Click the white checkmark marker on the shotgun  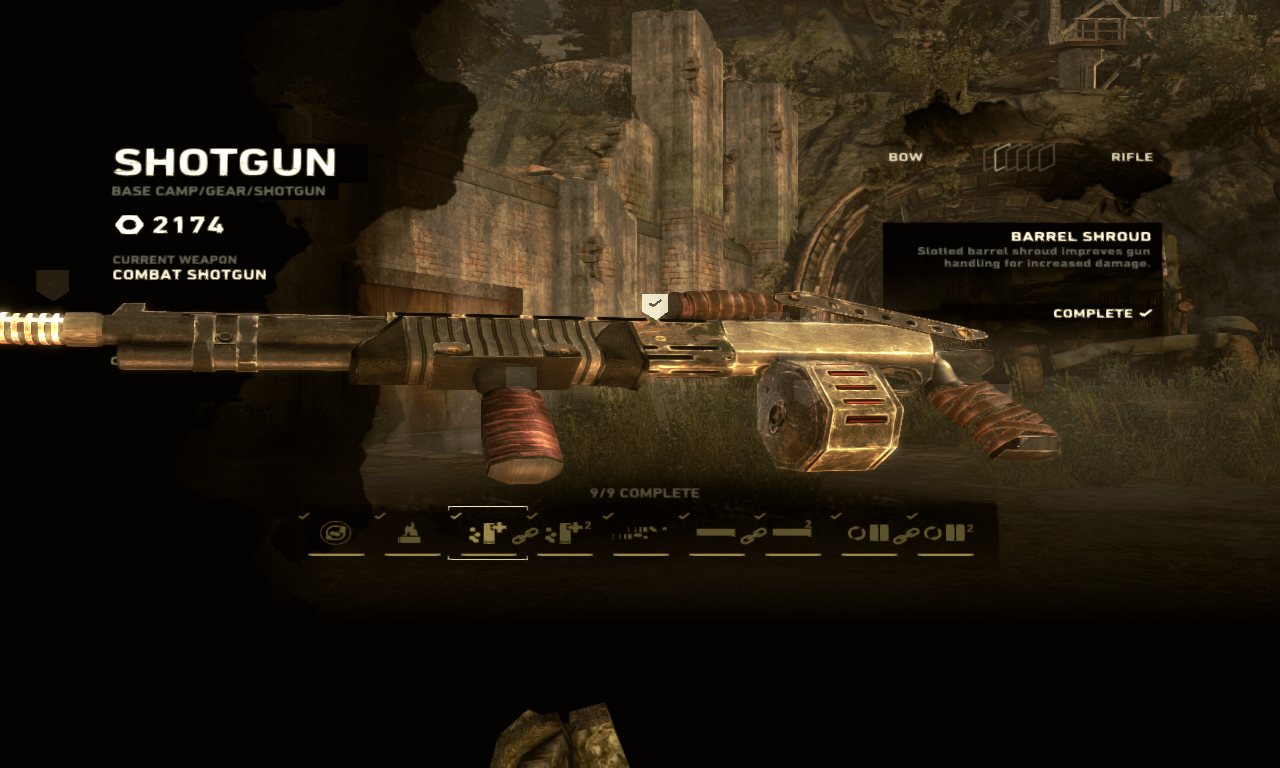click(x=654, y=304)
